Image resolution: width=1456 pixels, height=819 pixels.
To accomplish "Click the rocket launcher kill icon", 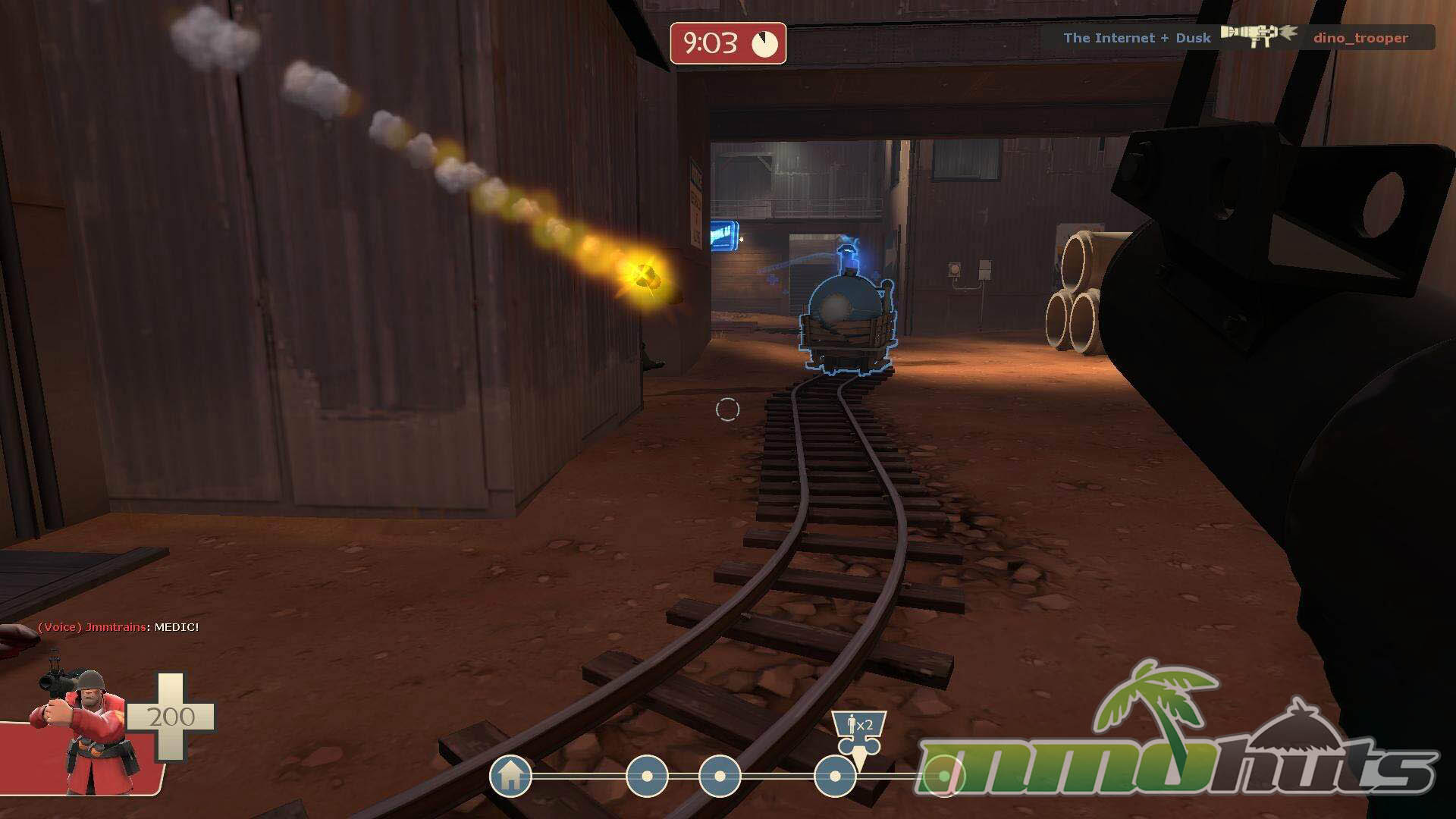I will pyautogui.click(x=1259, y=35).
